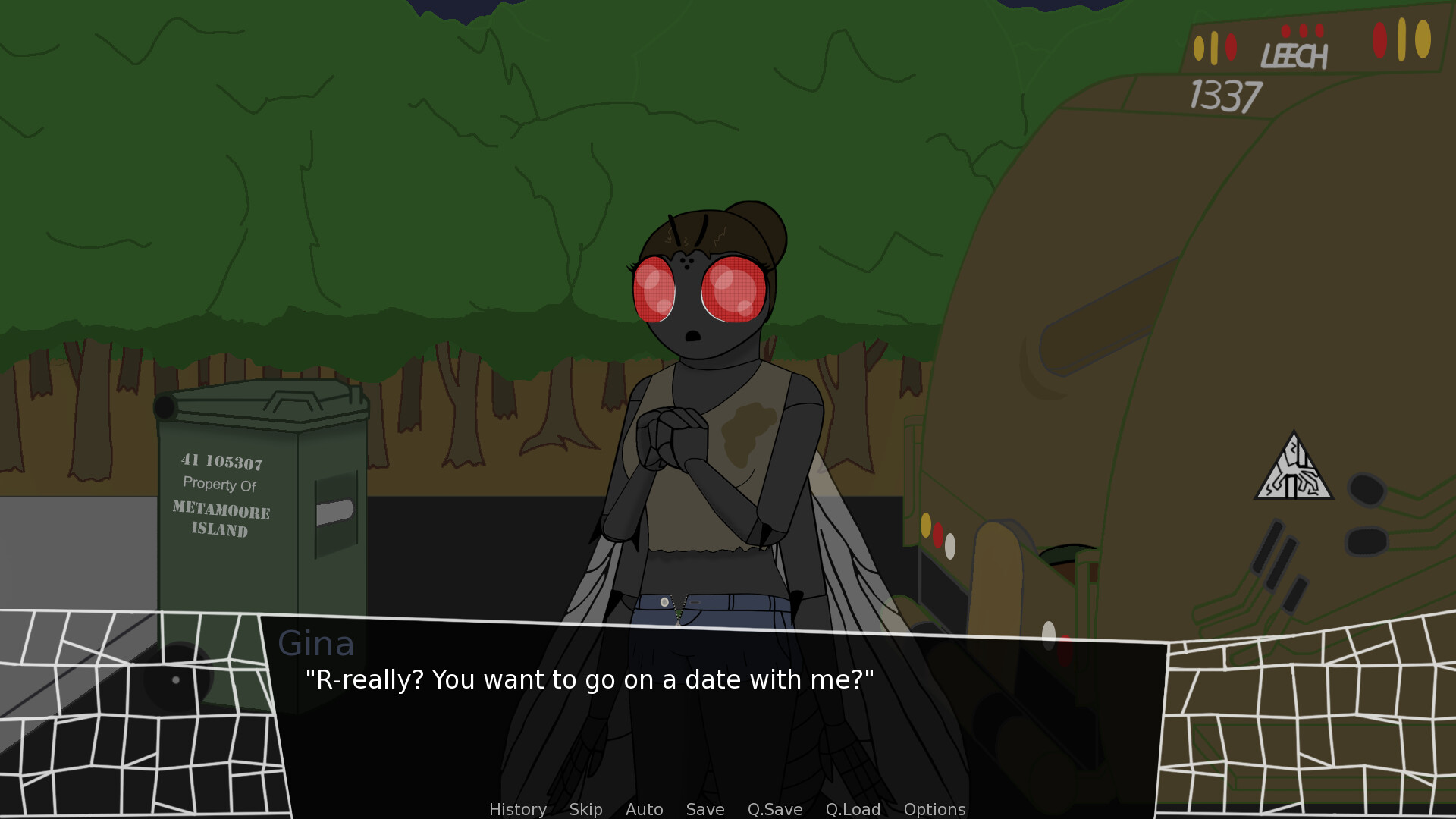Open the History screen
This screenshot has height=819, width=1456.
coord(517,809)
